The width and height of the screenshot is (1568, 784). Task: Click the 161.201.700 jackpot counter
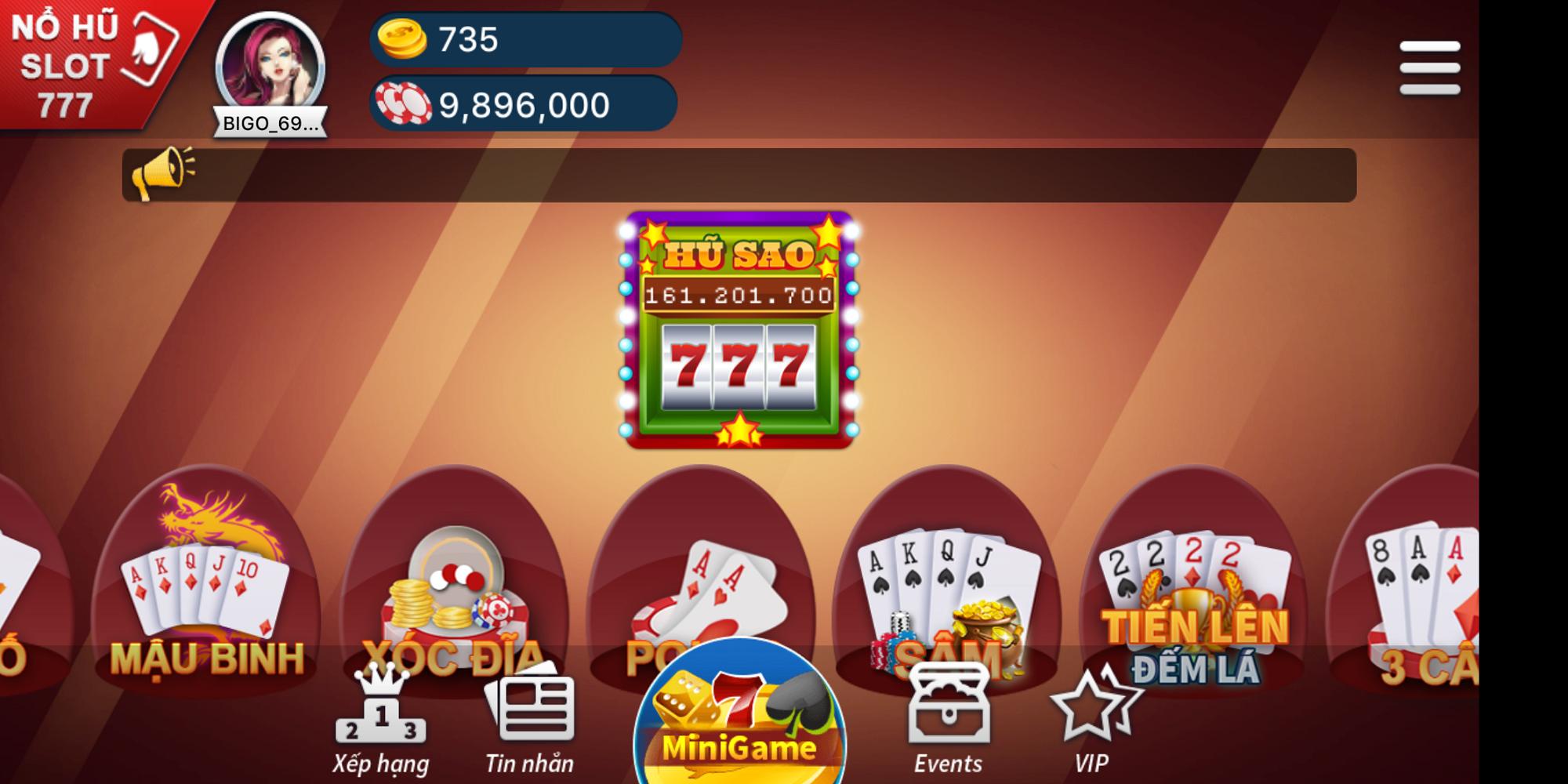[x=737, y=296]
